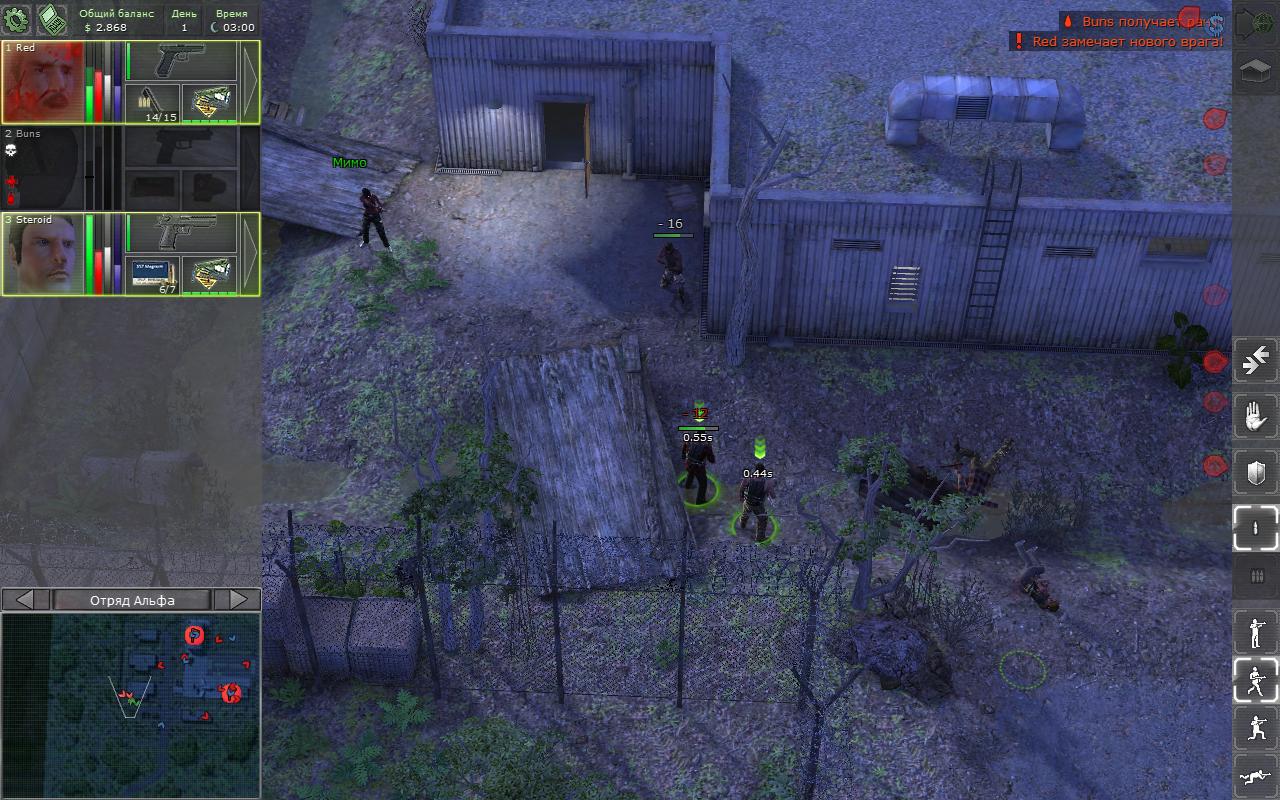This screenshot has width=1280, height=800.
Task: Activate the shield guard mode button
Action: pyautogui.click(x=1255, y=472)
